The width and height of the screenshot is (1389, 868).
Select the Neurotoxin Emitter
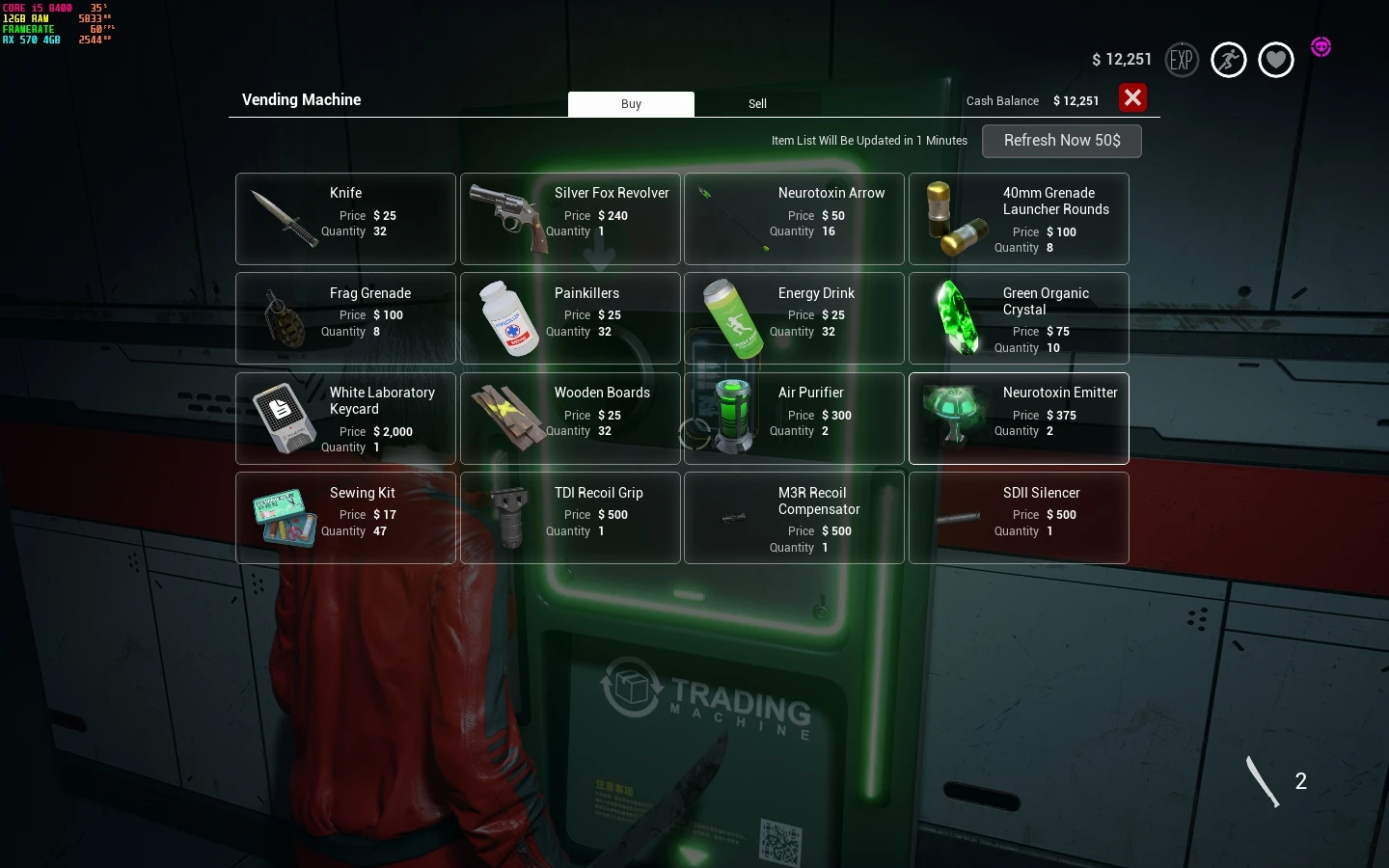[1019, 419]
